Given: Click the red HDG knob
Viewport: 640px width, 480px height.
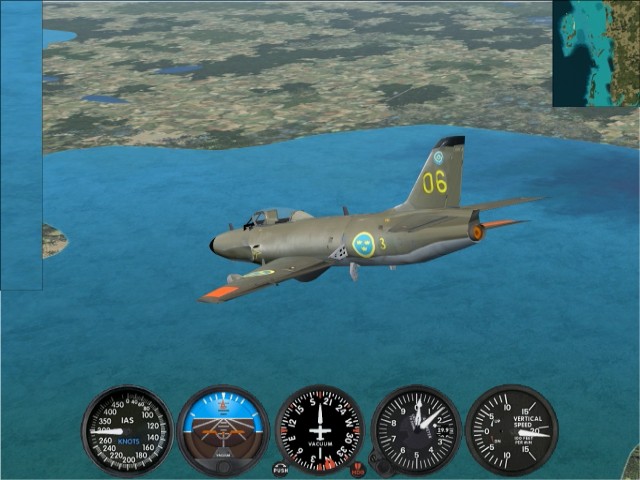Looking at the screenshot, I should pyautogui.click(x=358, y=468).
